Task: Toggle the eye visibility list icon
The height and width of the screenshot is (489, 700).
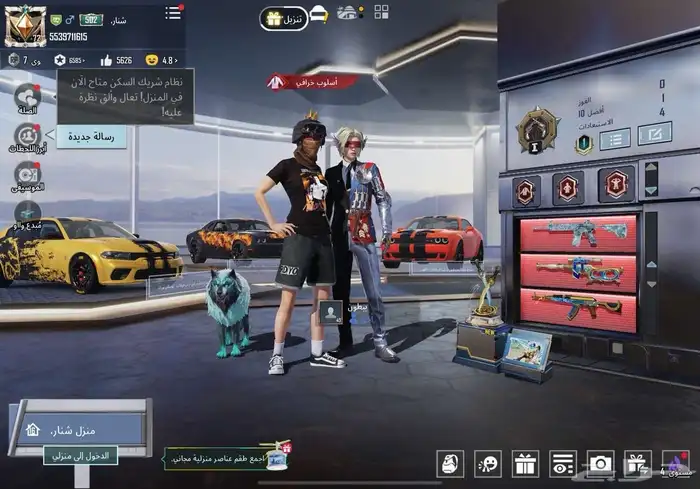Action: point(562,463)
